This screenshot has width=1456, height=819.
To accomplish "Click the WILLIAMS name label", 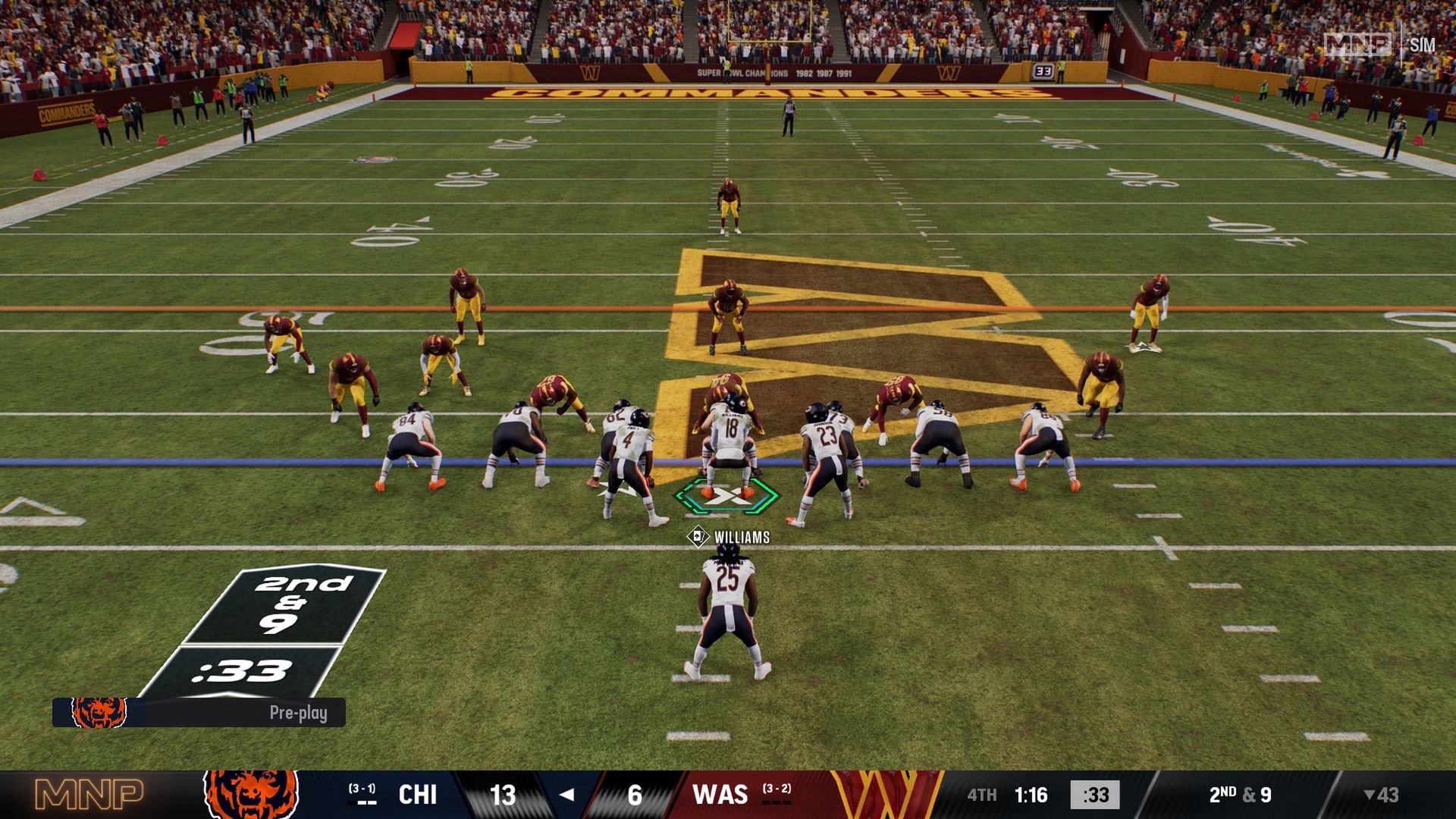I will [x=741, y=535].
